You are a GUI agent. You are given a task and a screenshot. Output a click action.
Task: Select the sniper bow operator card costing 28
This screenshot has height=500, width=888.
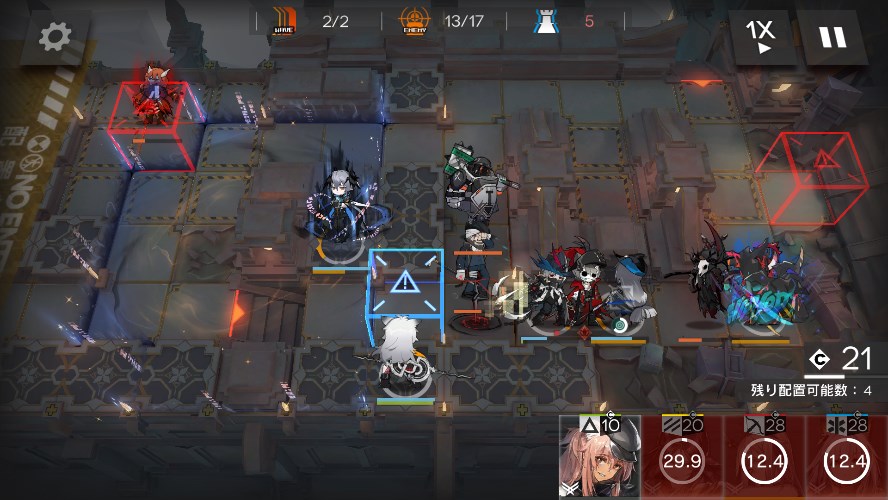coord(764,458)
